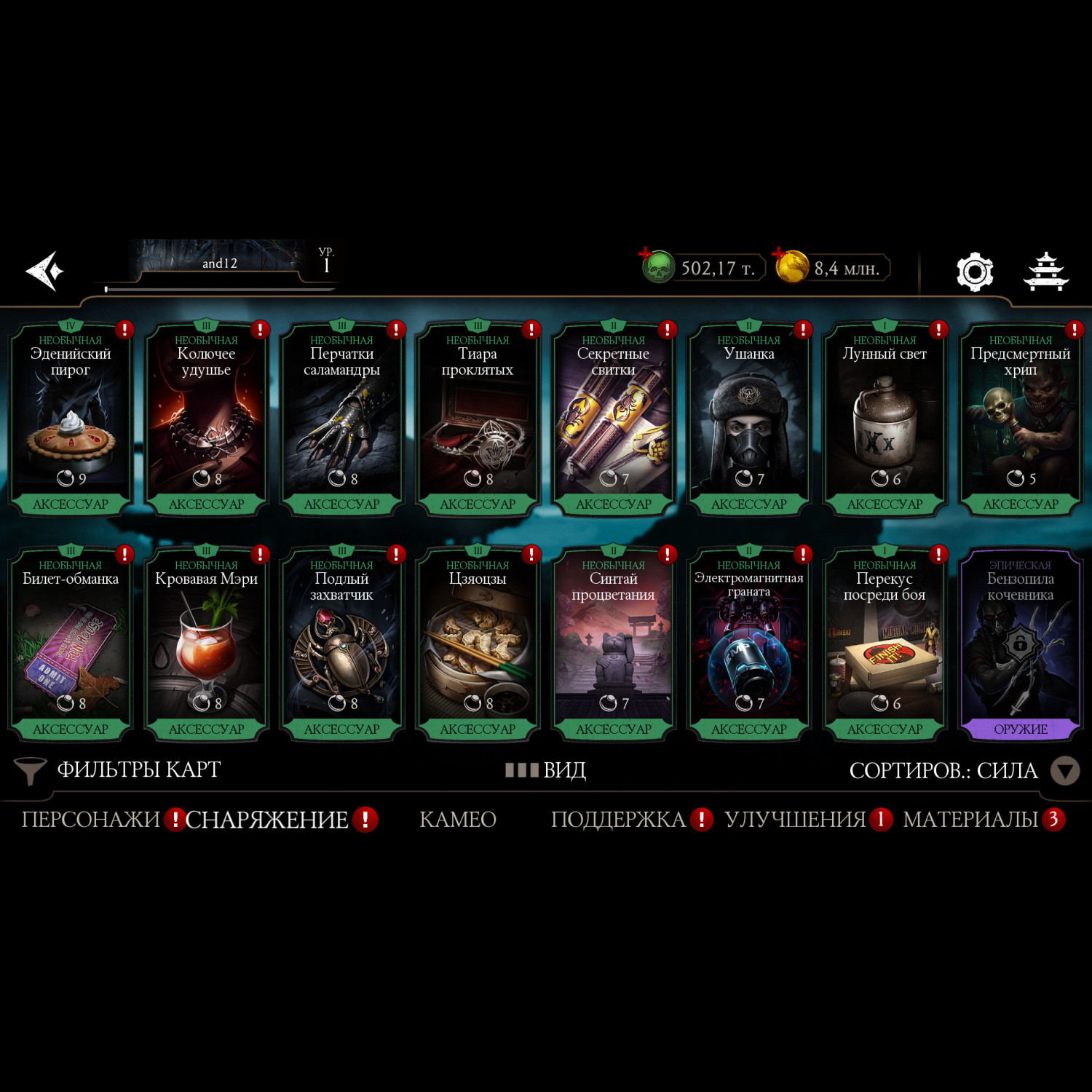Open the Предсмертный хрип card
This screenshot has width=1092, height=1092.
tap(1020, 419)
